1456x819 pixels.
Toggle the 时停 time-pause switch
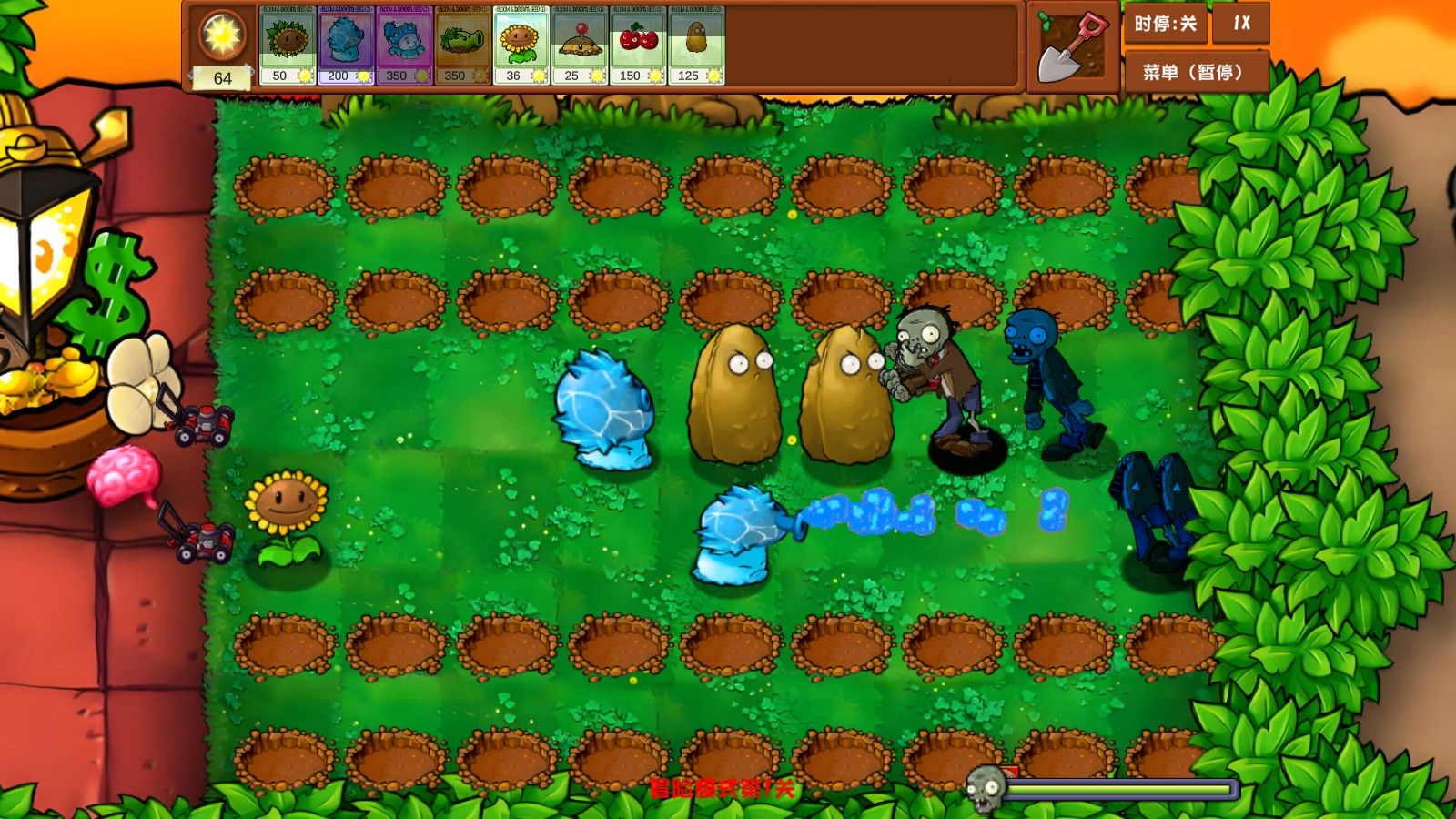(1168, 25)
